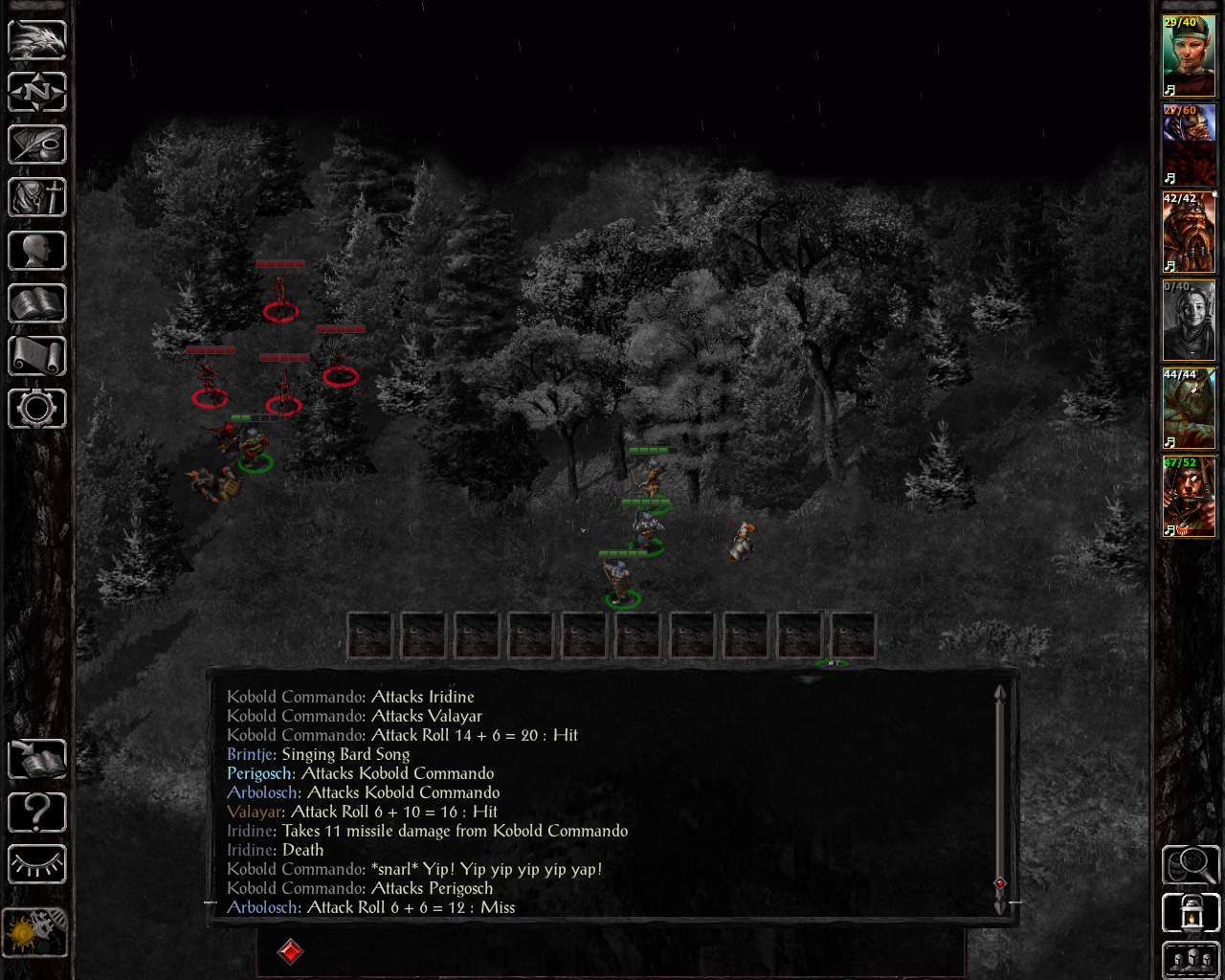Open the priest scroll icon
The height and width of the screenshot is (980, 1225).
click(37, 356)
